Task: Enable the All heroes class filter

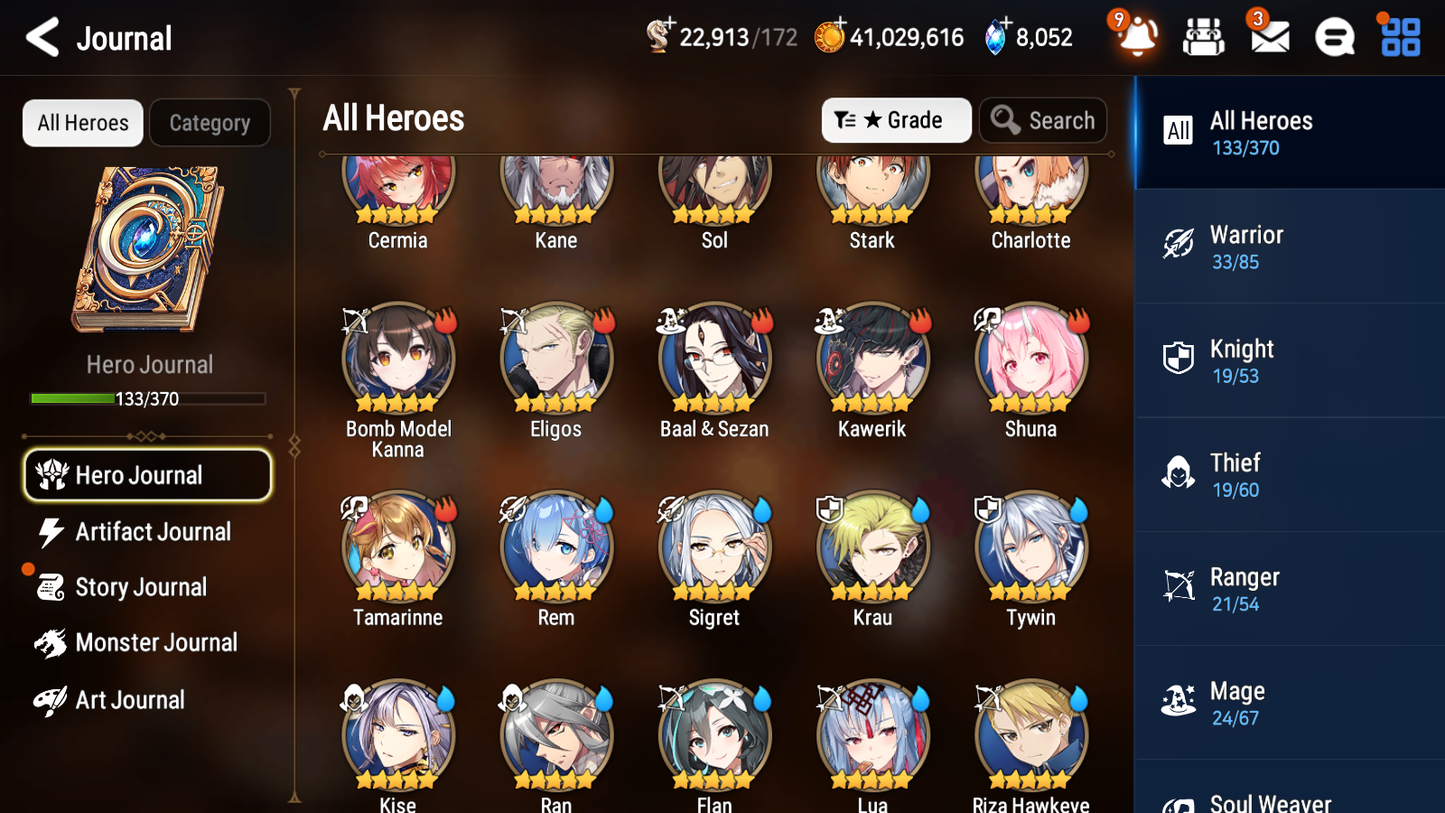Action: 1178,131
